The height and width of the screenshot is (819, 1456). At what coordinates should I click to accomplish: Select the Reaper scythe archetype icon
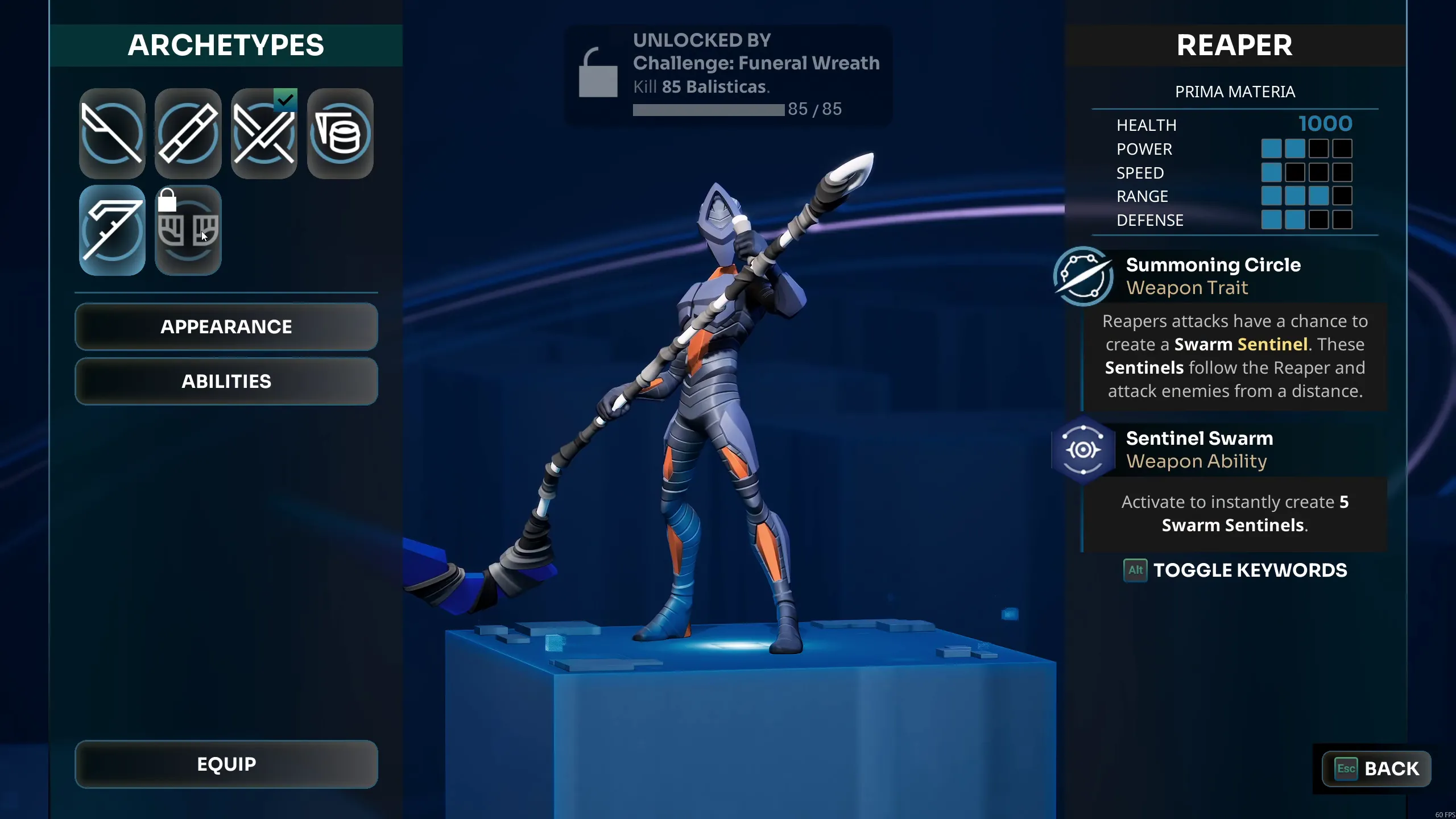tap(111, 230)
